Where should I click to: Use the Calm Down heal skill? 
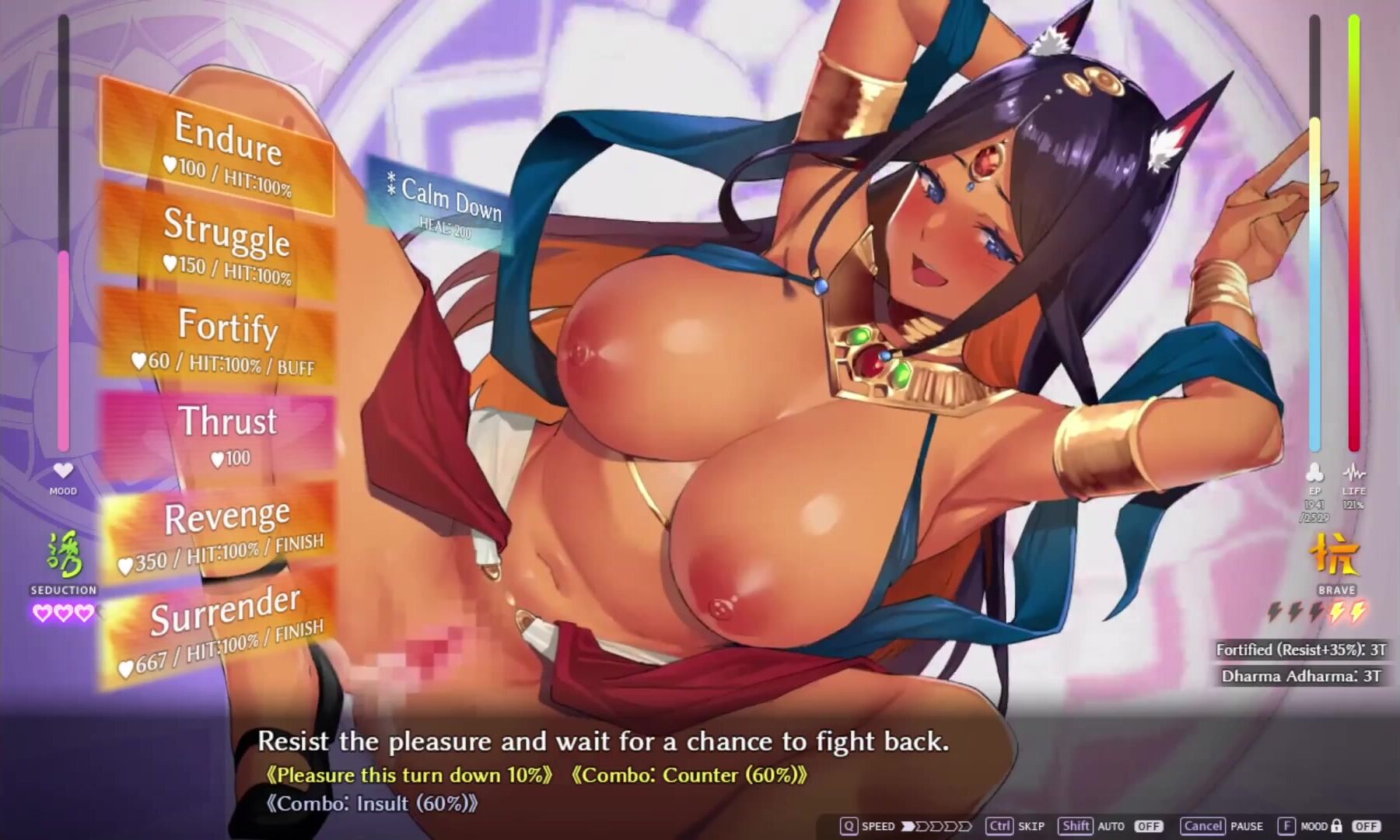445,205
